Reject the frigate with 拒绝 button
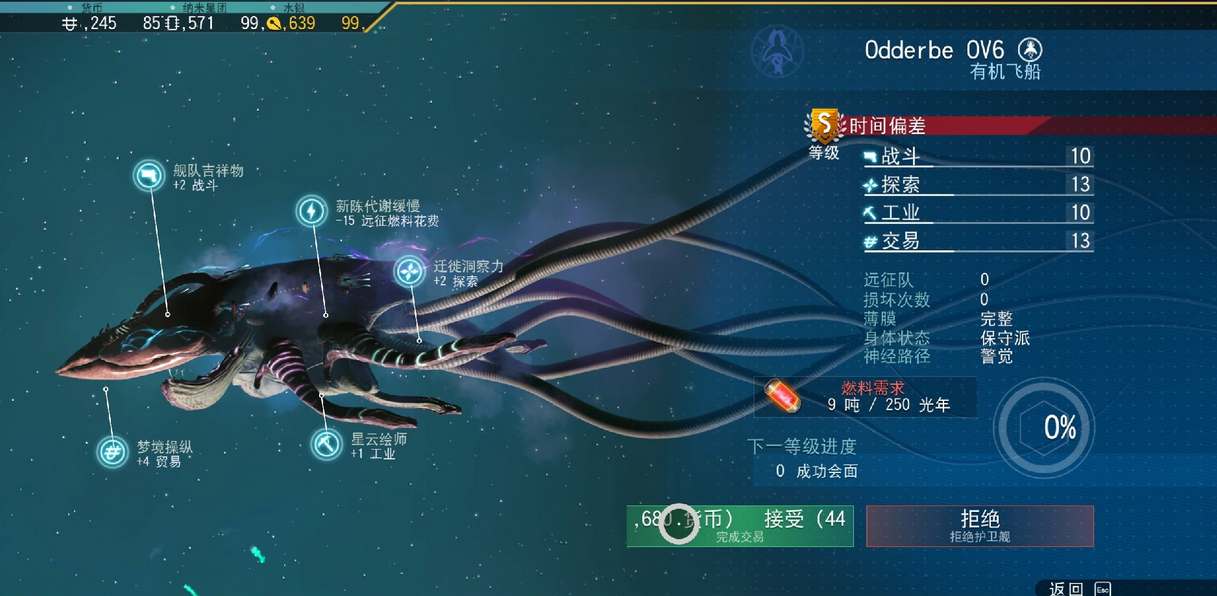Screen dimensions: 1217x596 point(979,525)
